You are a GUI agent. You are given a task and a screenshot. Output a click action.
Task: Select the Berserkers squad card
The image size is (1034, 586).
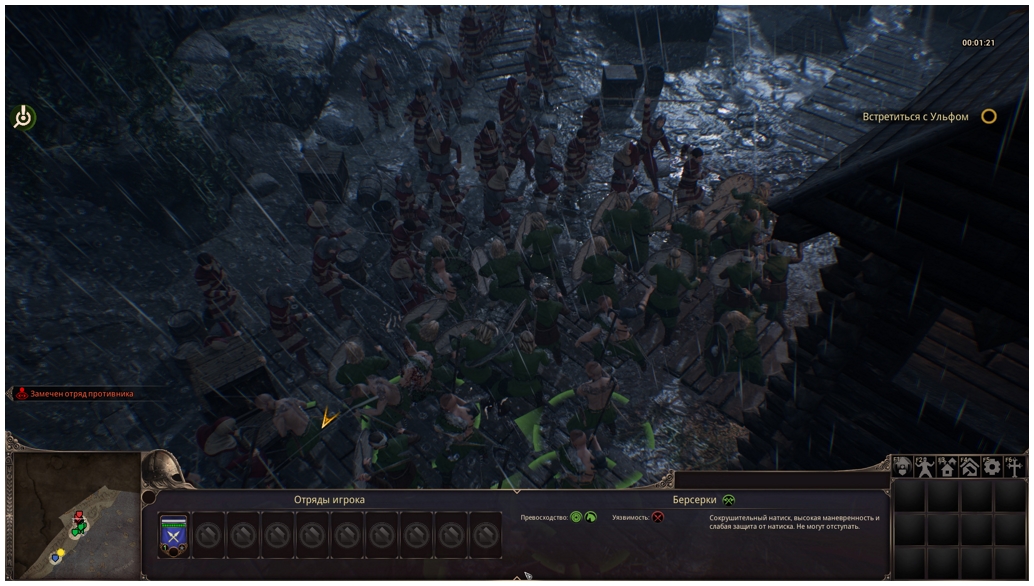(174, 535)
